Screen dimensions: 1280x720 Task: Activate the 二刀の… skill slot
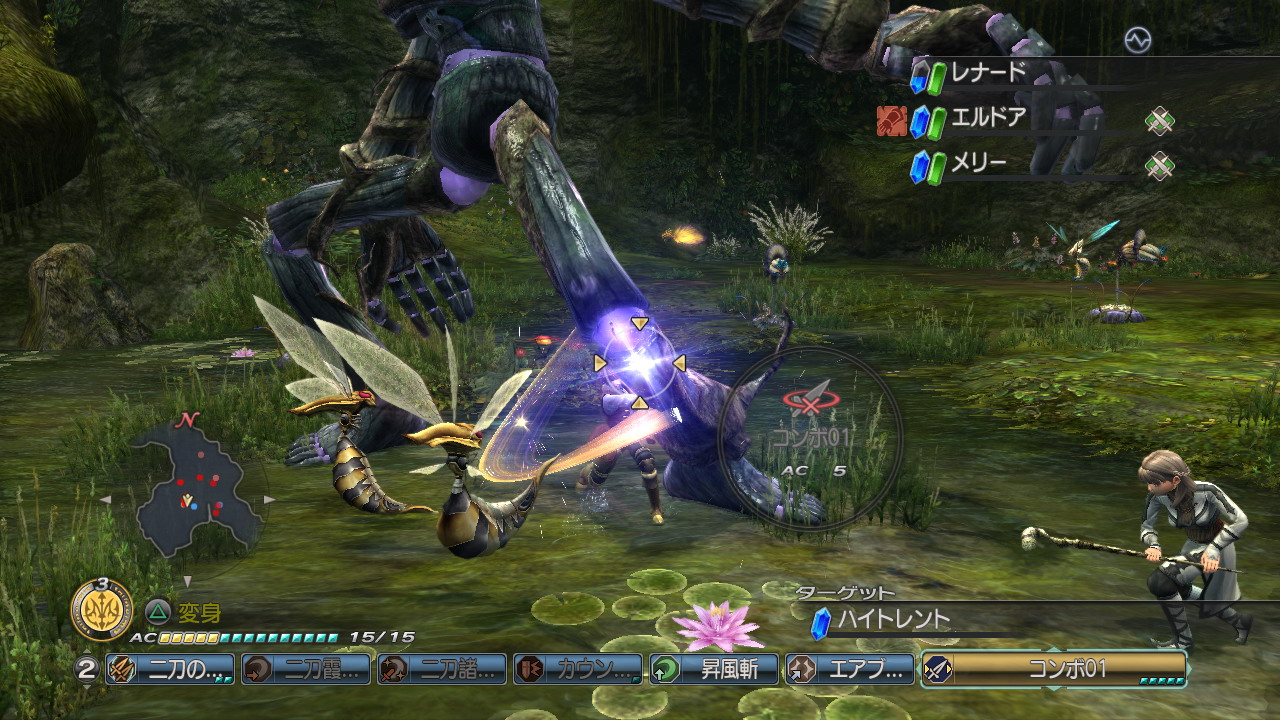click(x=170, y=669)
